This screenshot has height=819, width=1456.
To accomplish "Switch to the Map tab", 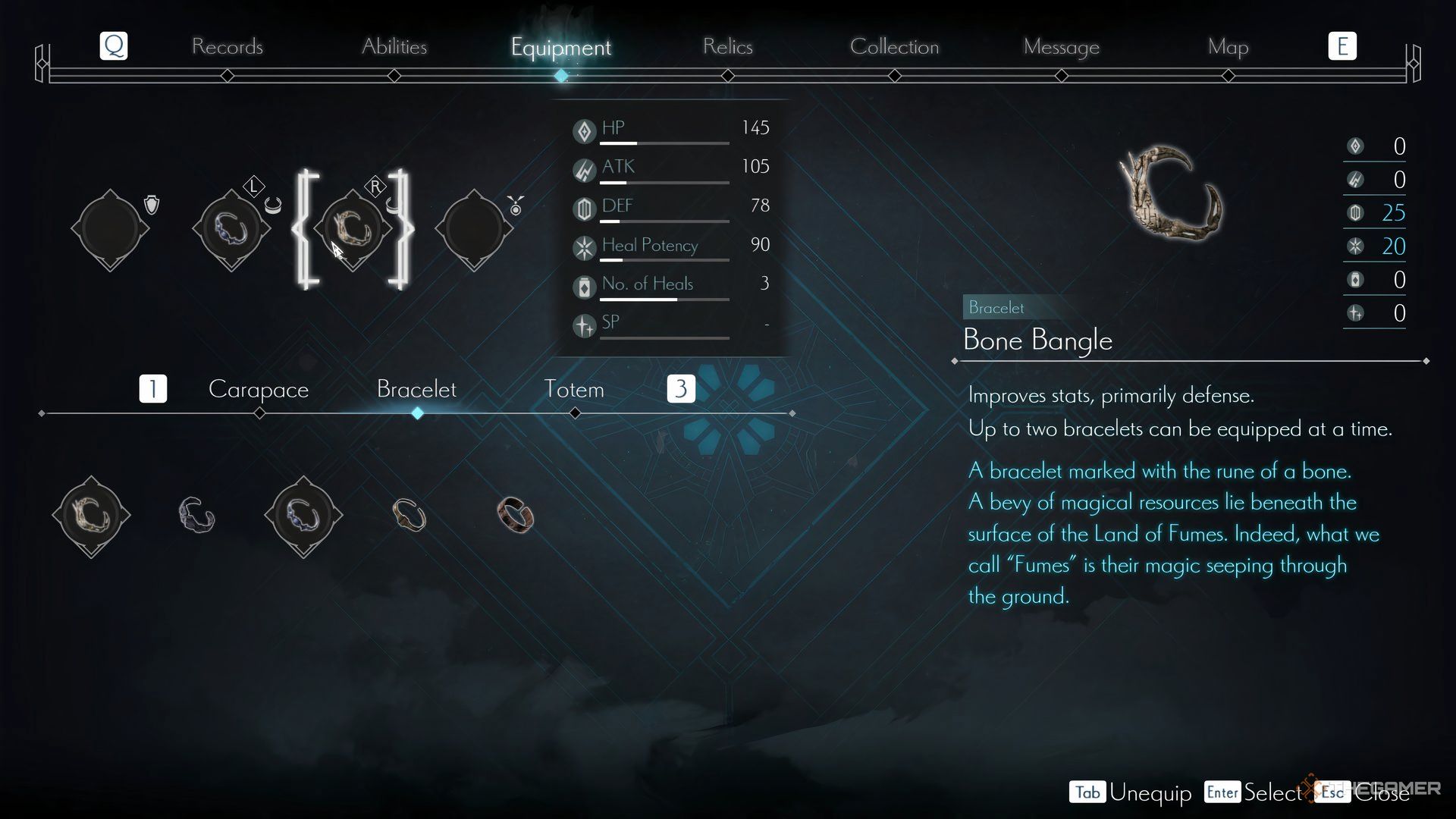I will pos(1228,47).
